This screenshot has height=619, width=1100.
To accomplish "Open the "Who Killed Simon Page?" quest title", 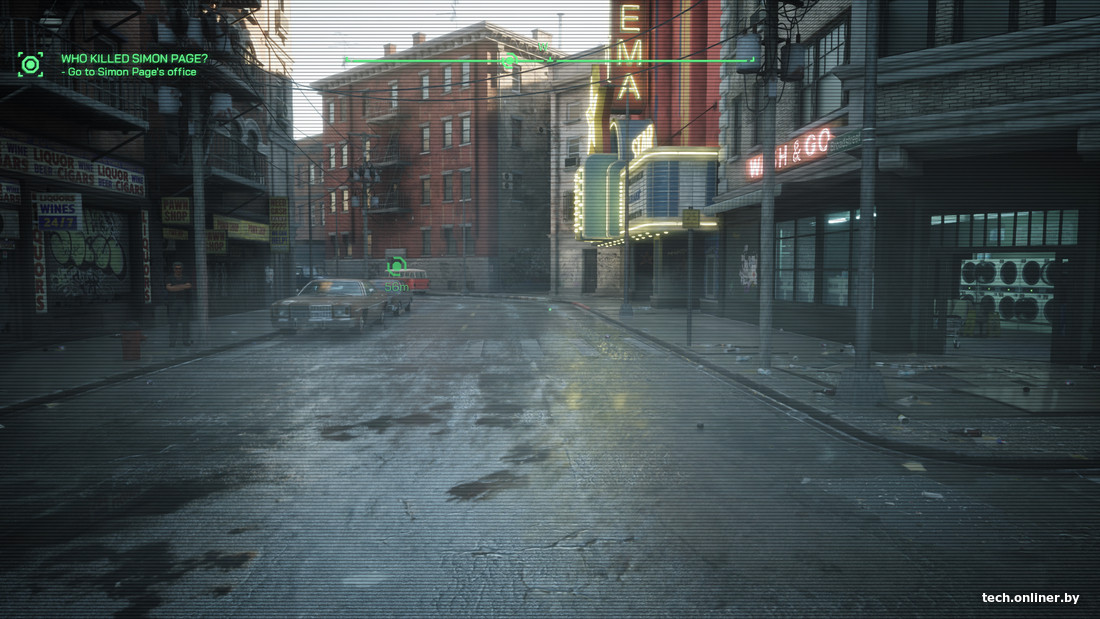I will (x=134, y=58).
